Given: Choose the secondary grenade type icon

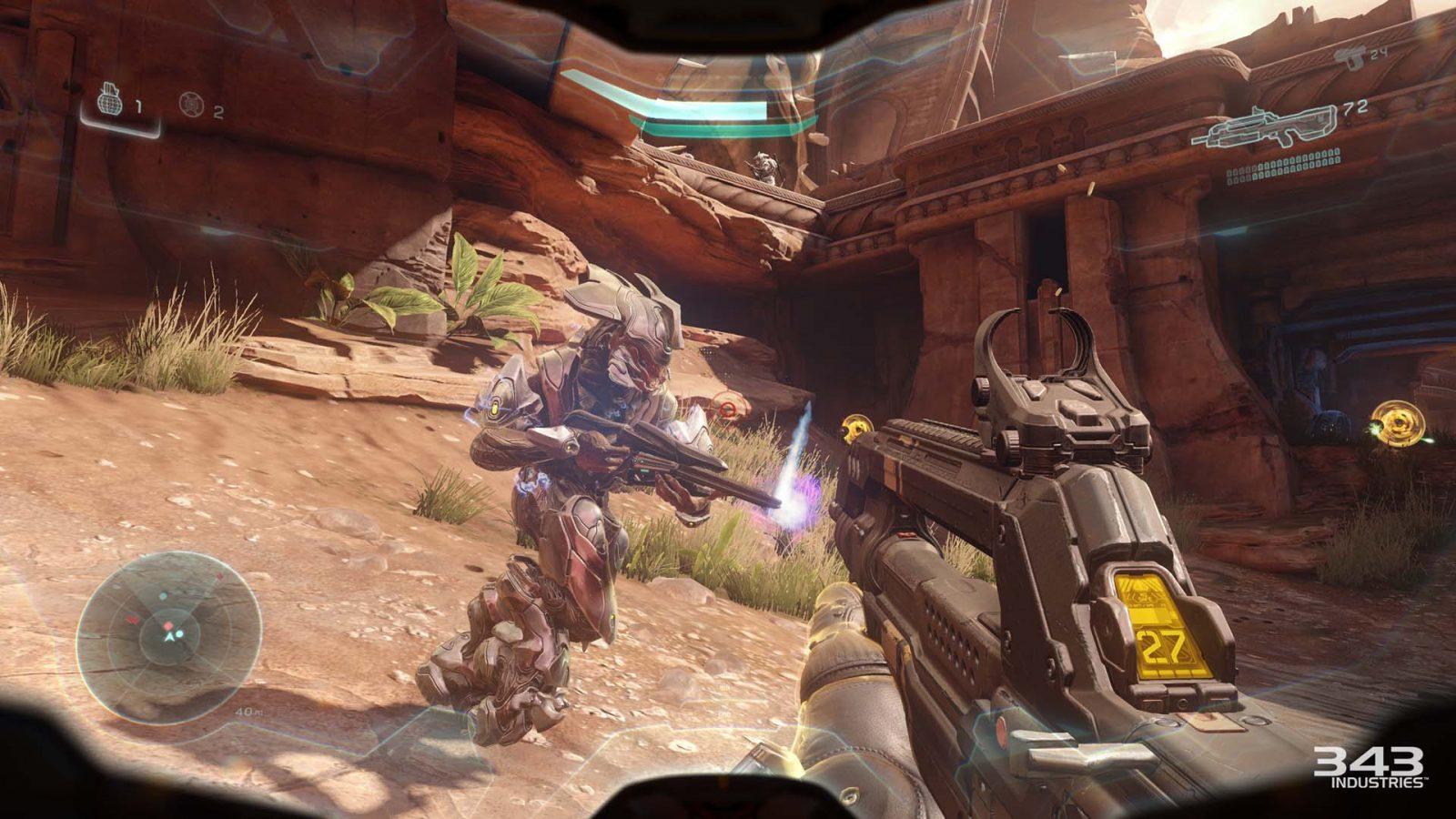Looking at the screenshot, I should click(x=190, y=105).
